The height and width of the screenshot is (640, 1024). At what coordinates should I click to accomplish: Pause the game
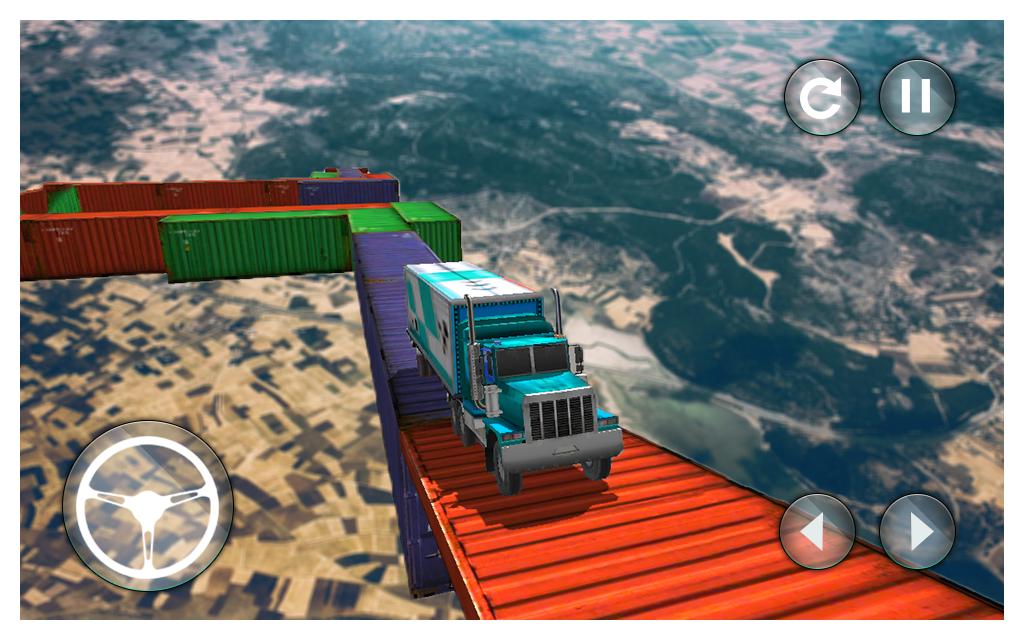click(x=917, y=97)
